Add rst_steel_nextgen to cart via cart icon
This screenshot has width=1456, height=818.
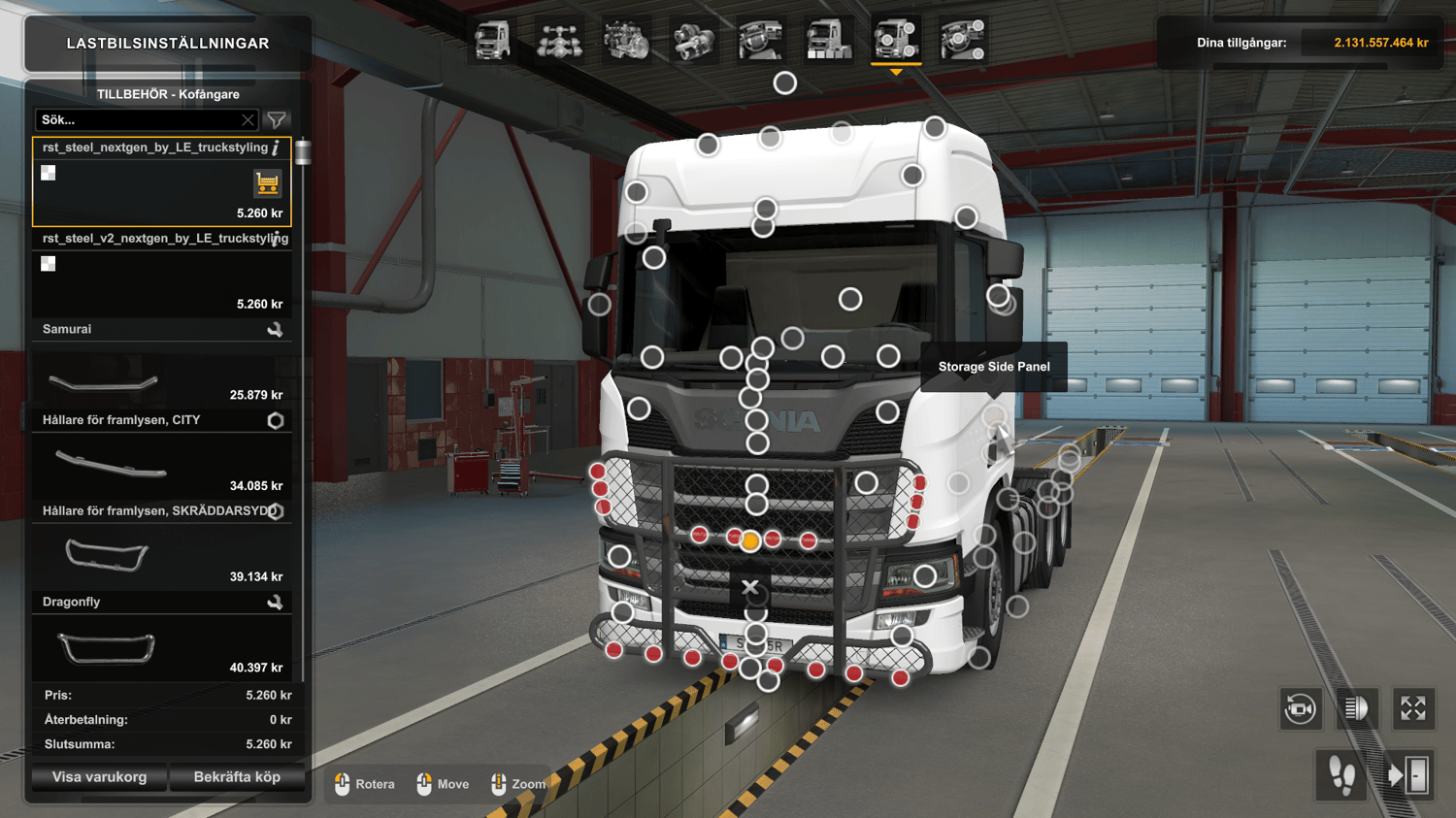267,182
